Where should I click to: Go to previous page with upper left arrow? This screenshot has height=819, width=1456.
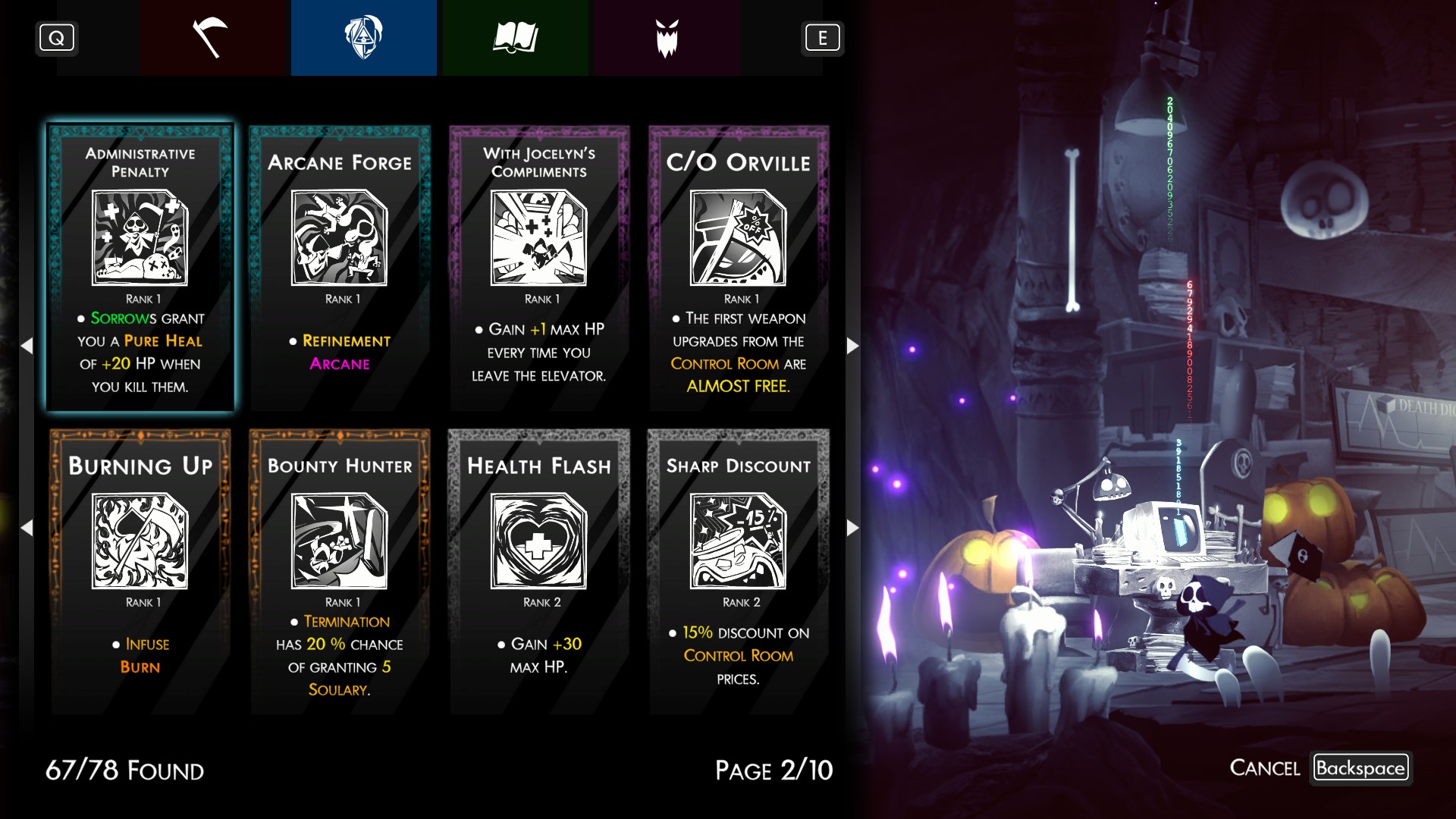click(27, 346)
